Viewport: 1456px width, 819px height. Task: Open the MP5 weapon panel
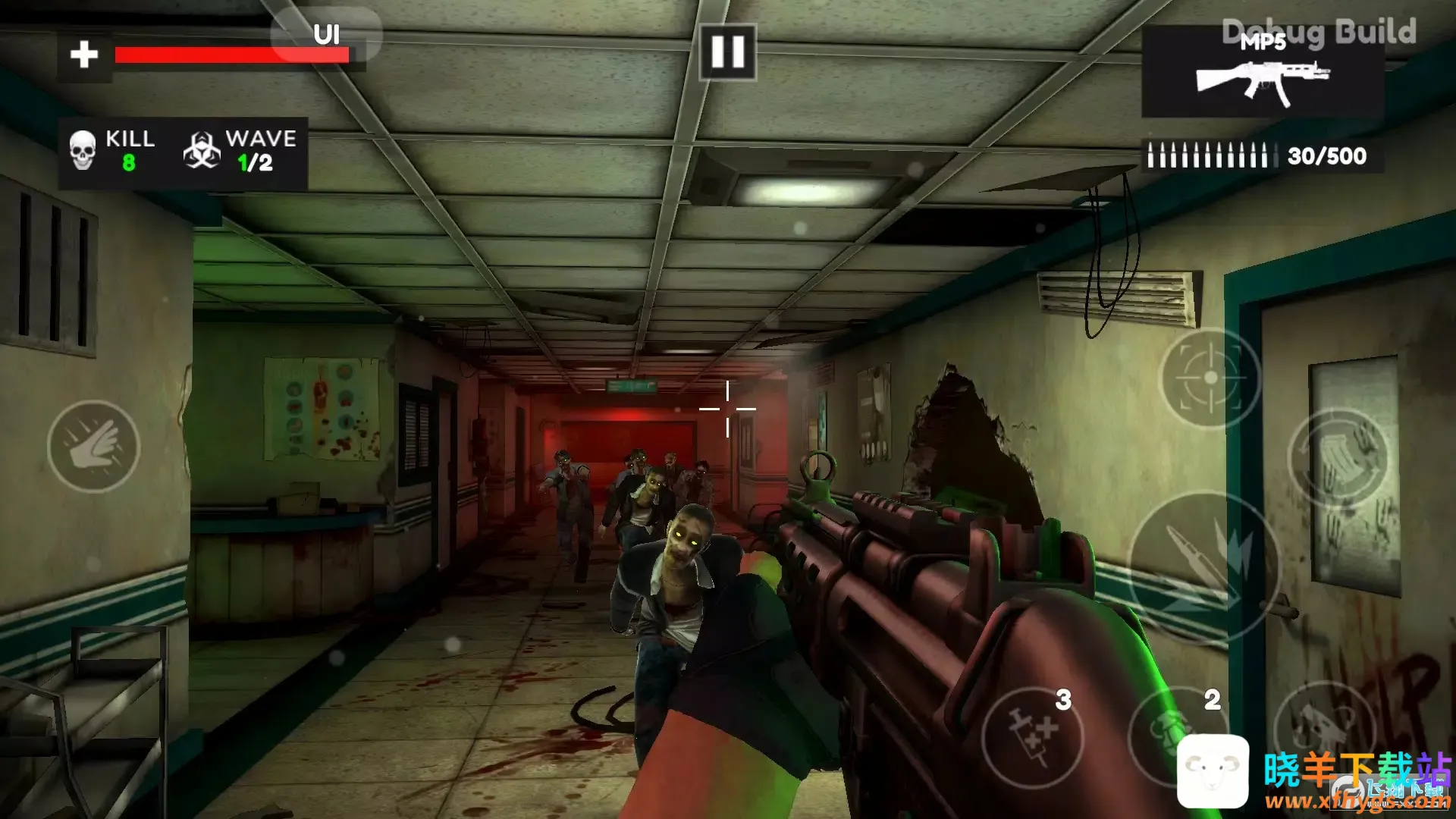tap(1263, 72)
